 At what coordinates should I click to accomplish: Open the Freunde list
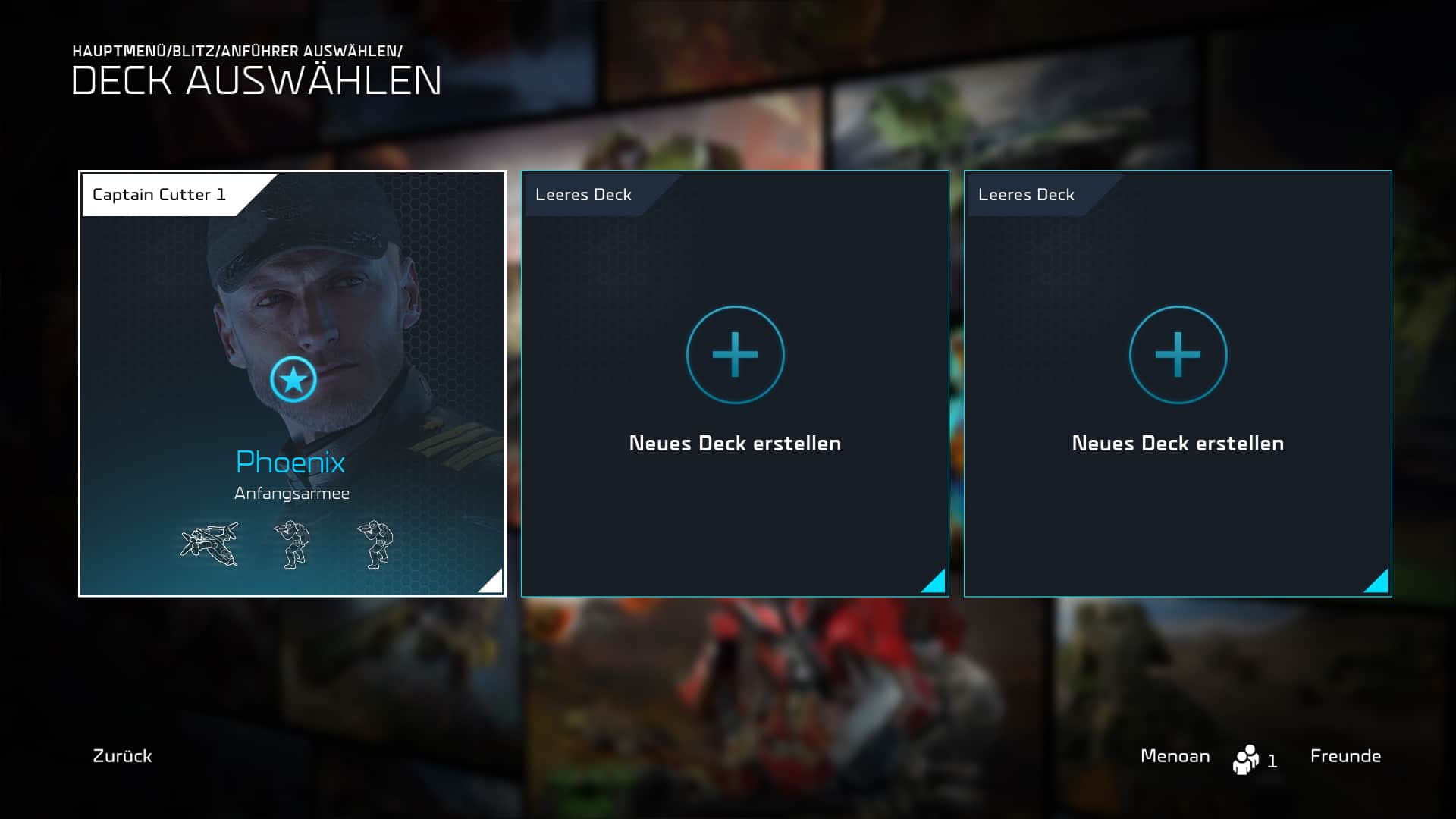[1345, 756]
